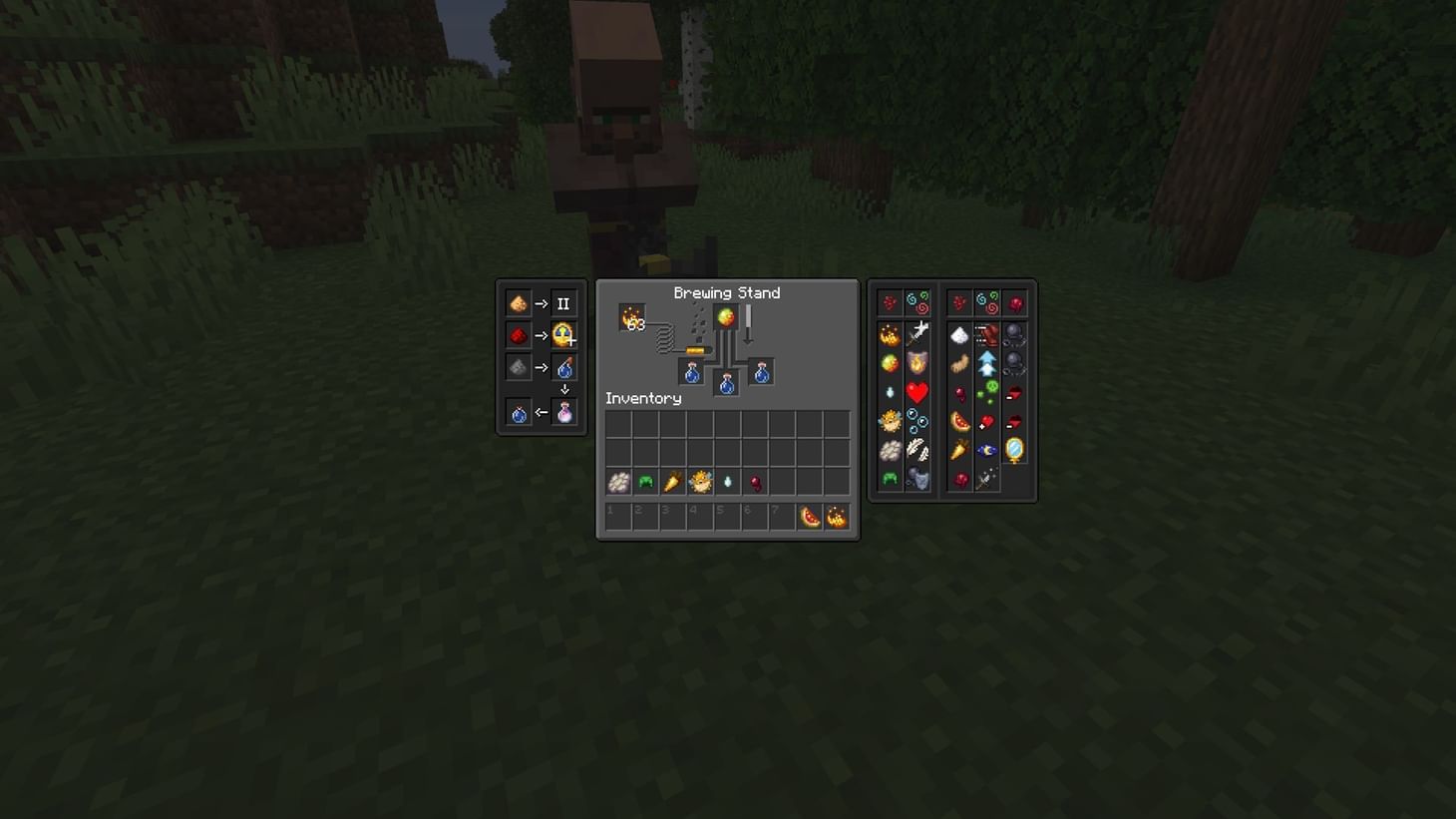Screen dimensions: 1456x819
Task: Click the ghast tear in the inventory
Action: (x=726, y=482)
